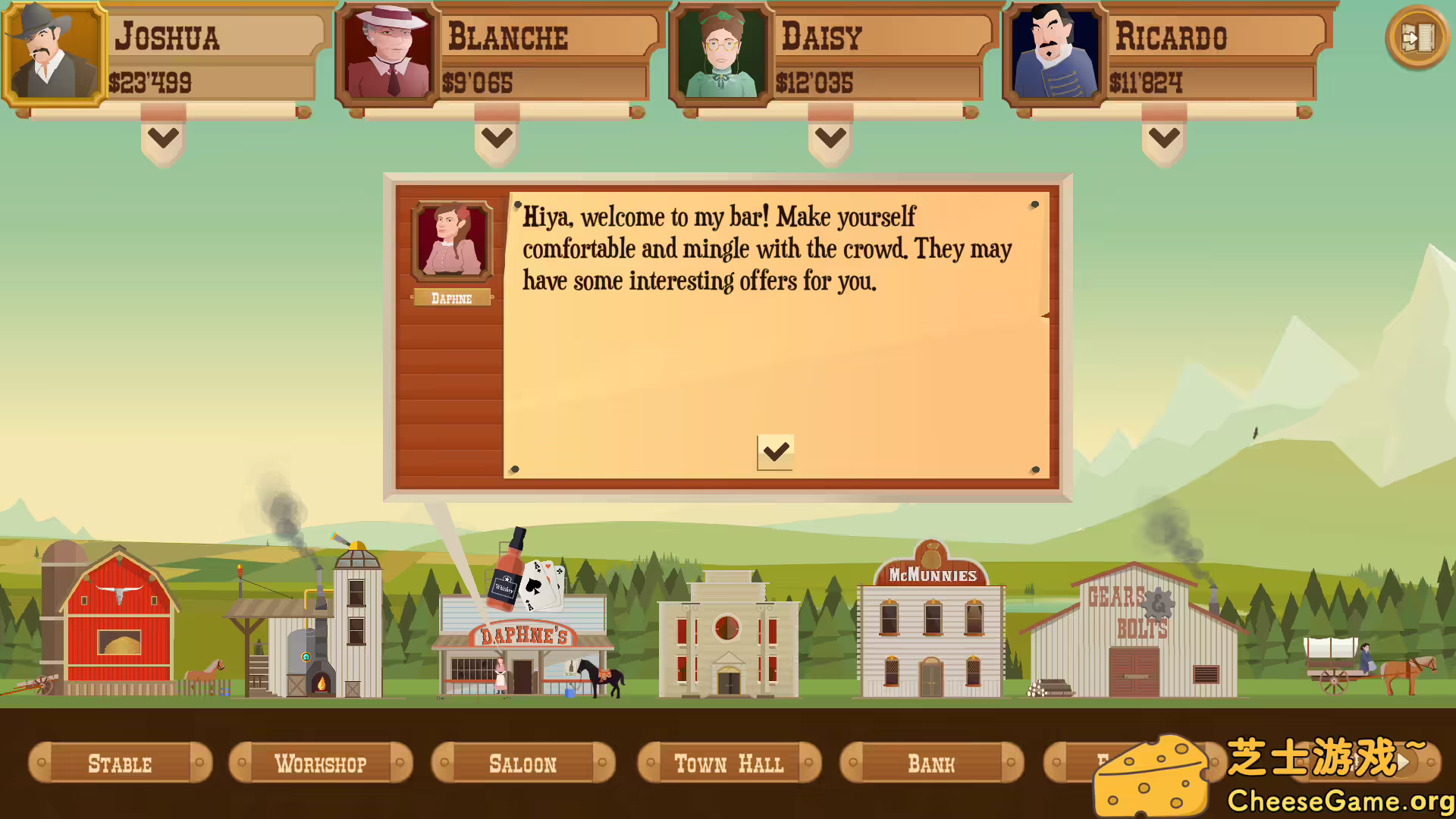This screenshot has height=819, width=1456.
Task: Expand Joshua's player panel arrow
Action: [163, 138]
